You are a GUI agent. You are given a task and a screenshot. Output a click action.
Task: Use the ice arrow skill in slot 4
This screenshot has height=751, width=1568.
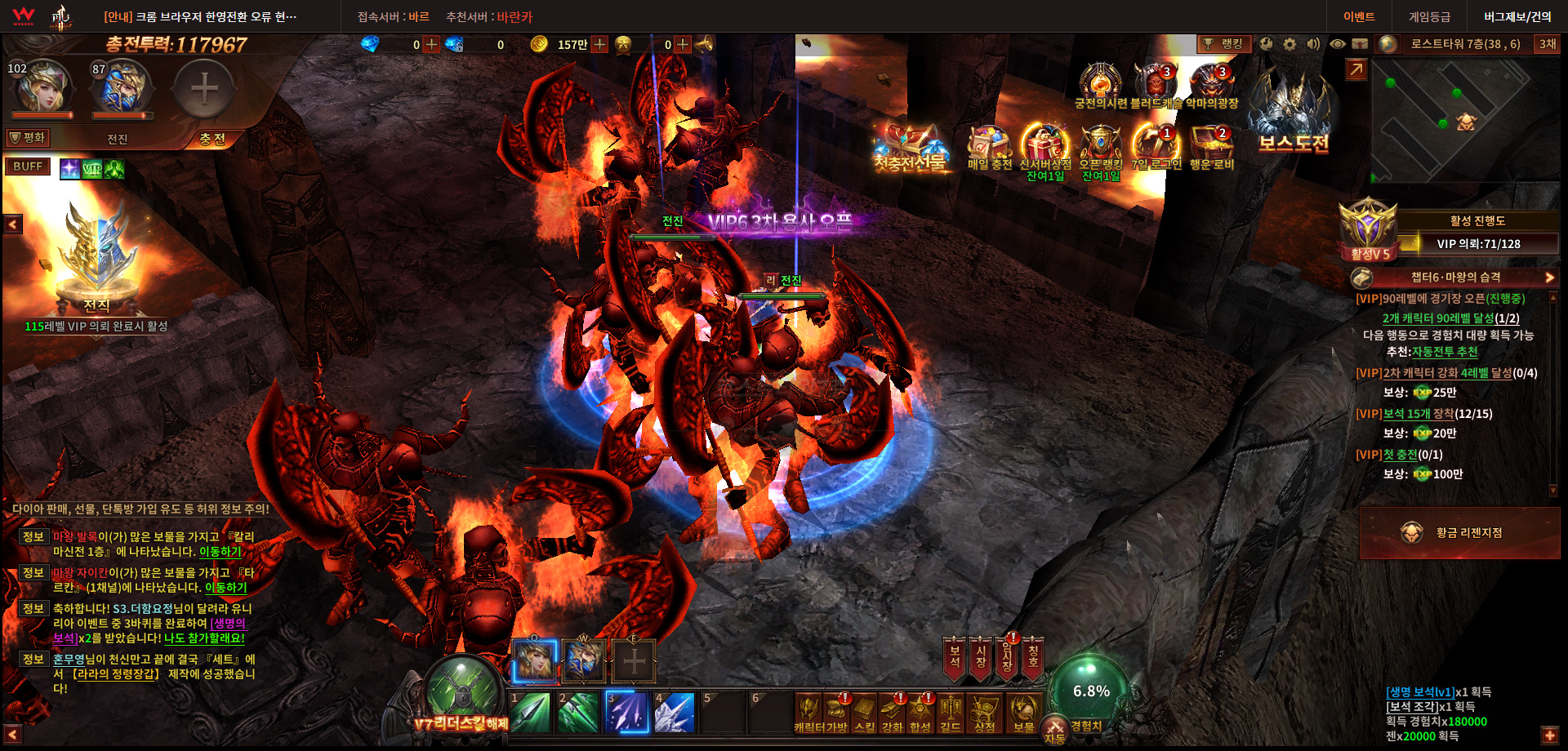(675, 712)
